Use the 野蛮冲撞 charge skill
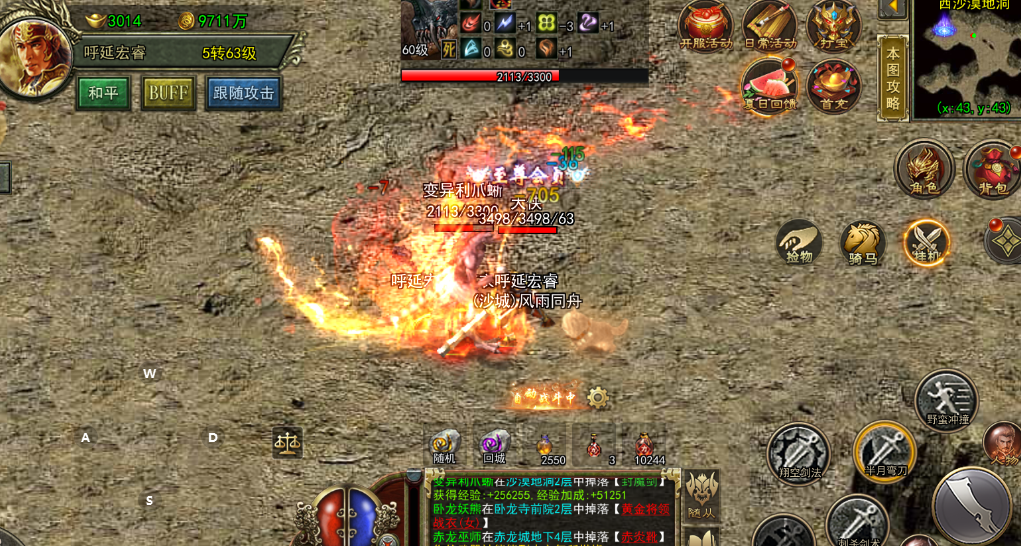Viewport: 1021px width, 546px height. (946, 398)
